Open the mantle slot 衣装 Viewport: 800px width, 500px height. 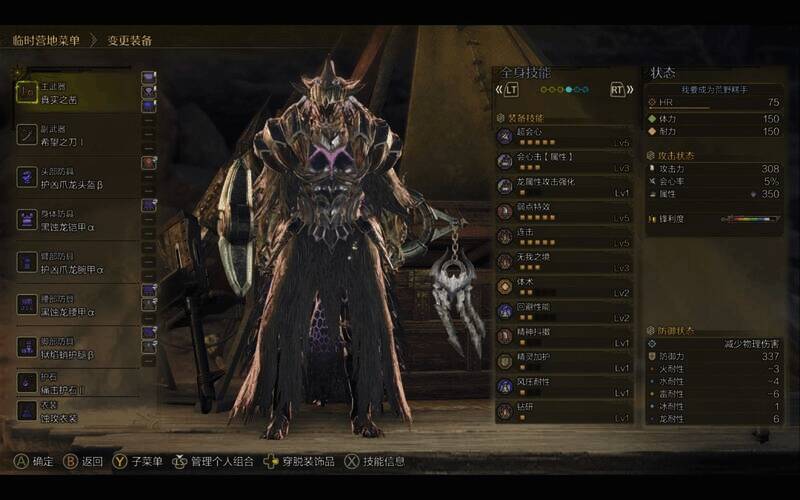click(78, 411)
